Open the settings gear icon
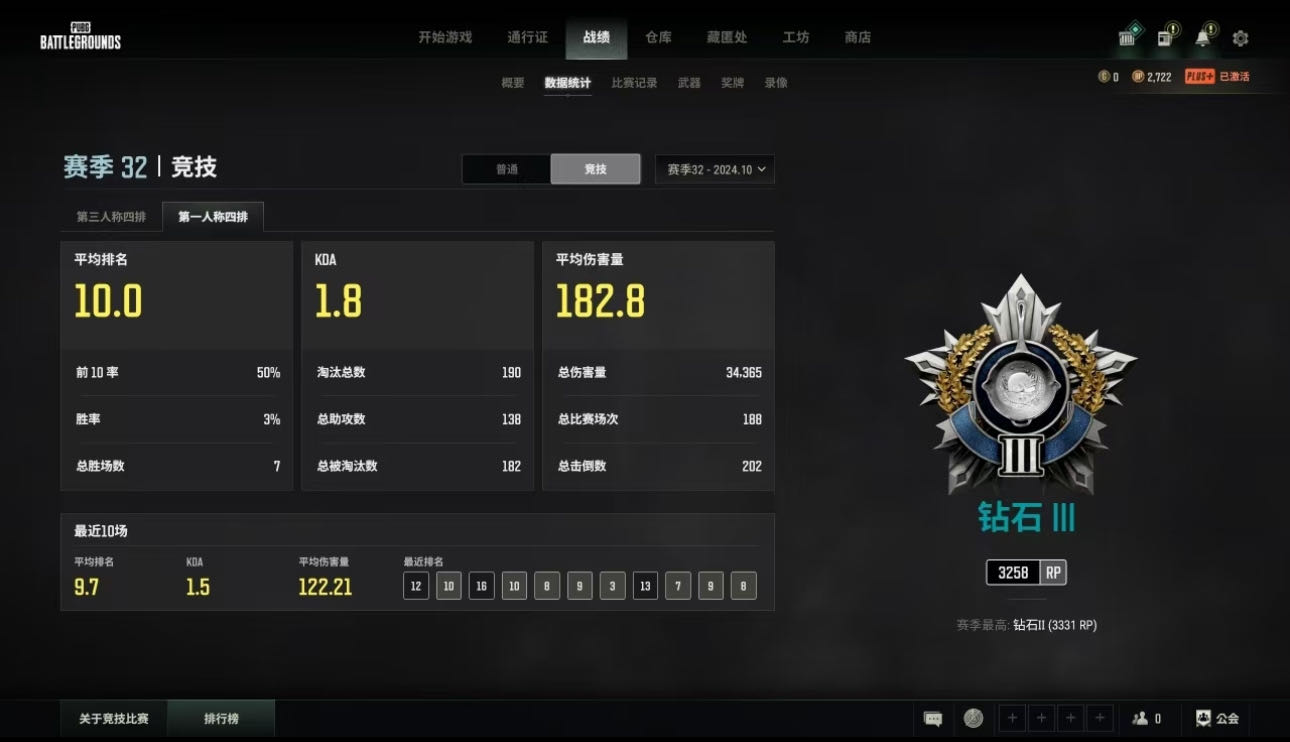The height and width of the screenshot is (742, 1290). [1241, 38]
